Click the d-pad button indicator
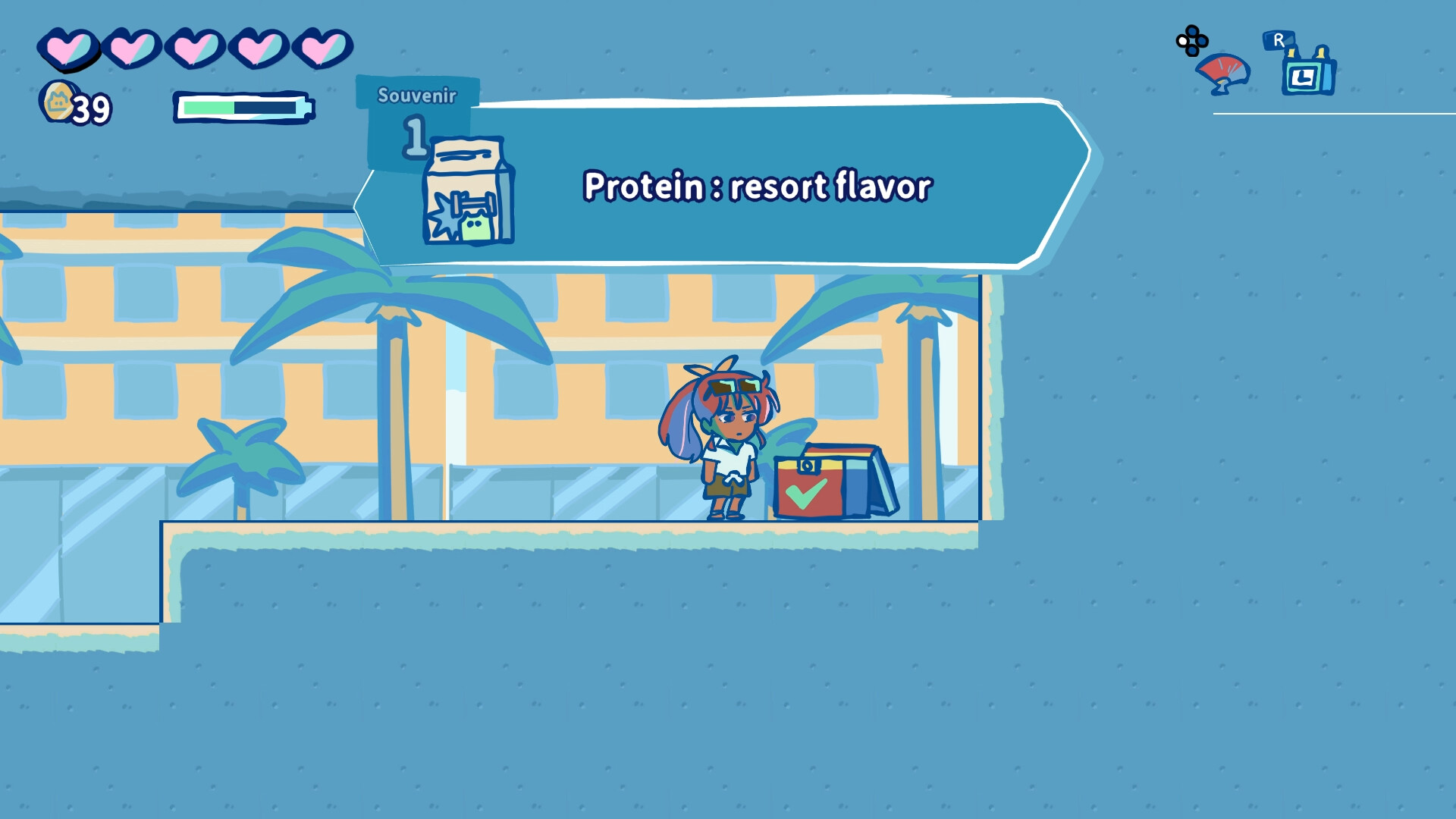Viewport: 1456px width, 819px height. click(x=1191, y=42)
